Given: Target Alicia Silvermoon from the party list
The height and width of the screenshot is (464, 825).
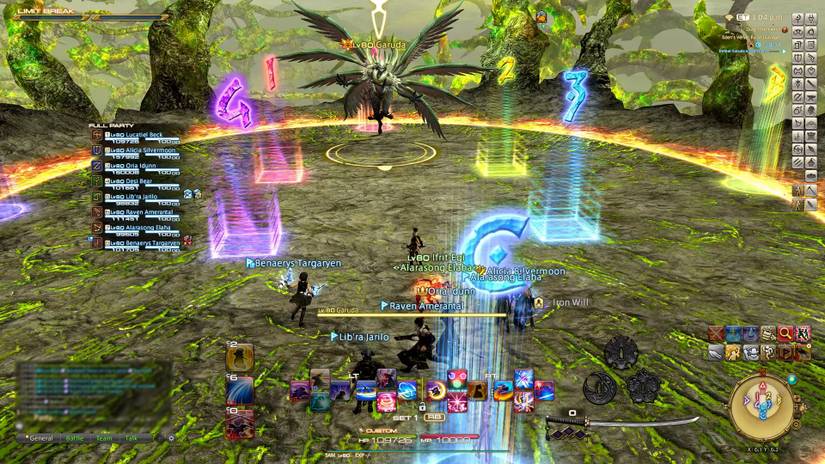Looking at the screenshot, I should [x=142, y=149].
